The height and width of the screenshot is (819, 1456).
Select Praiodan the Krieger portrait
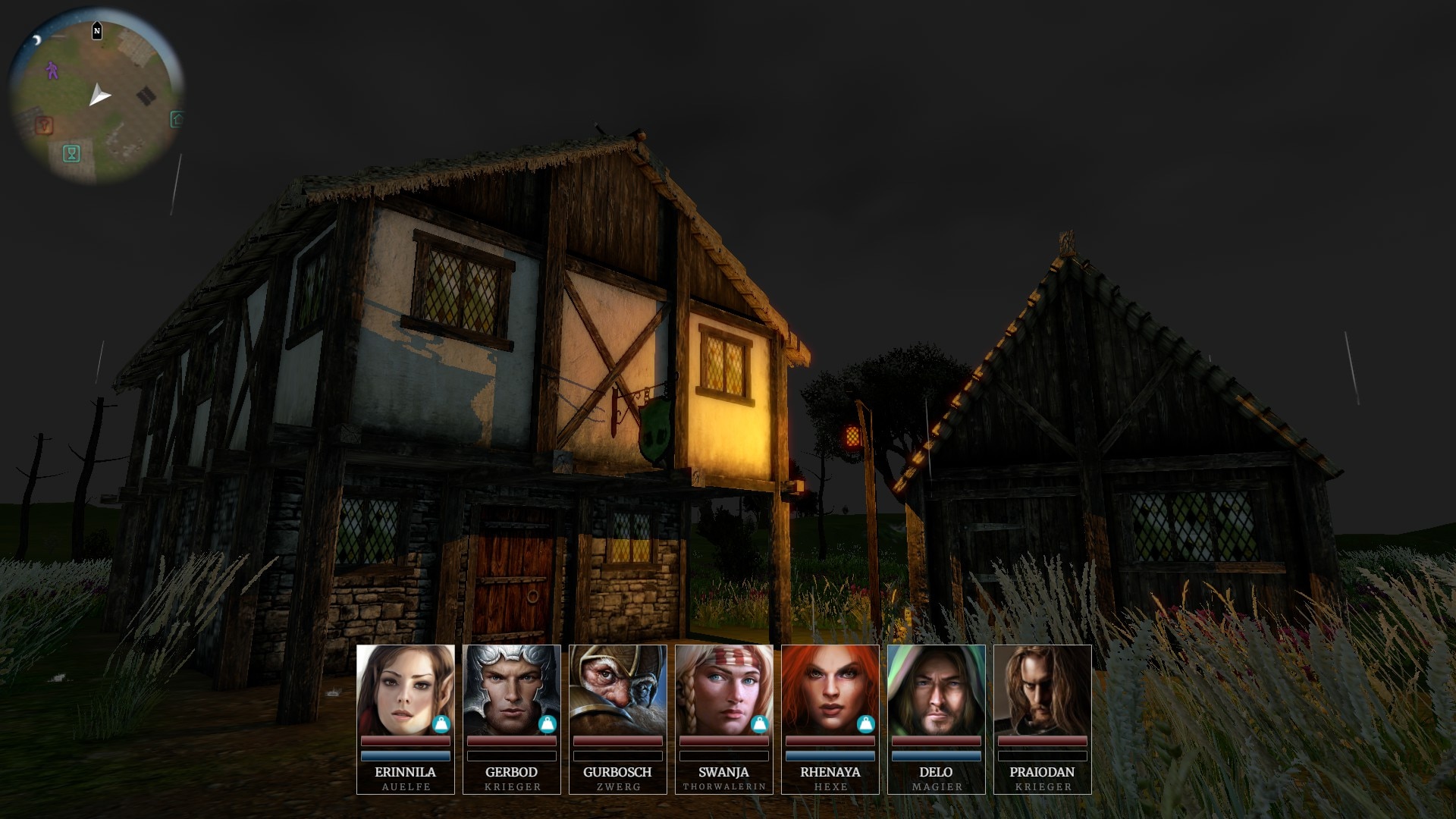tap(1042, 690)
